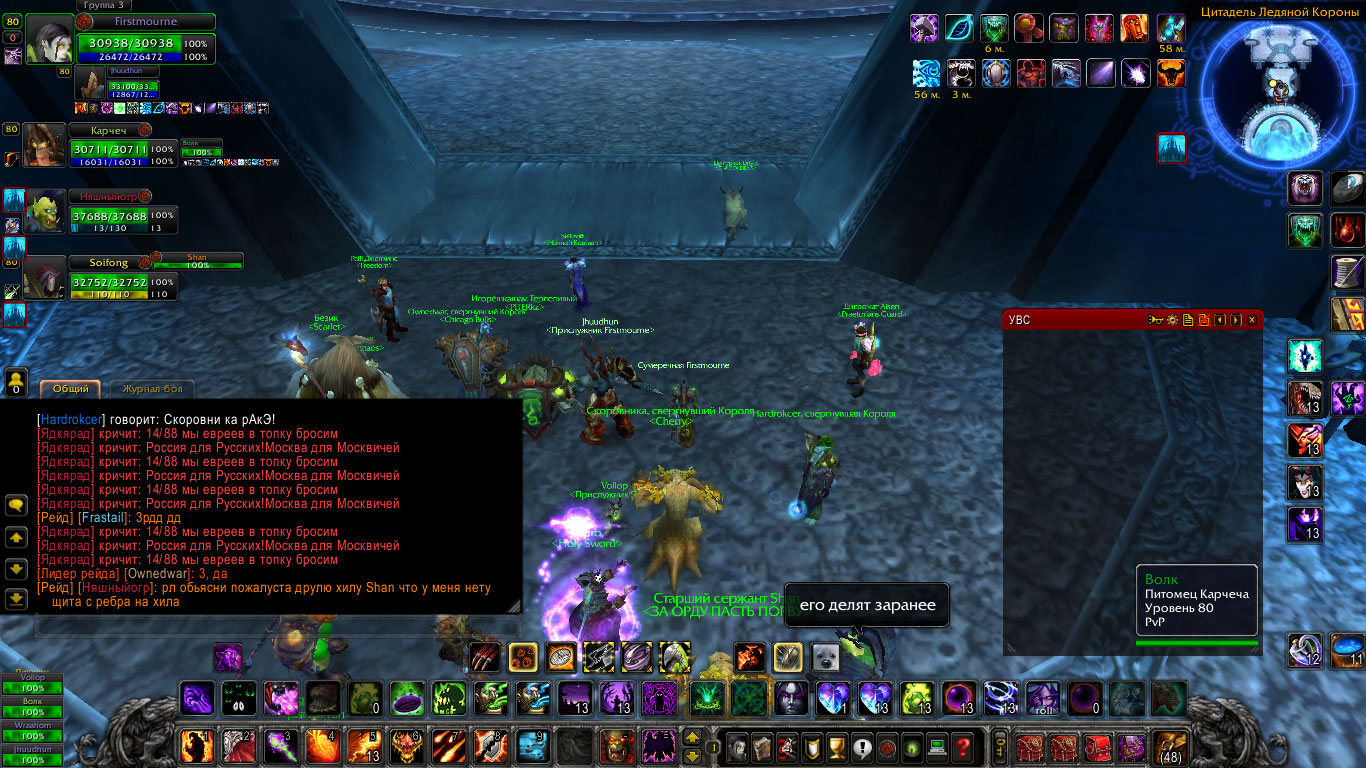The width and height of the screenshot is (1366, 768).
Task: Switch action bar page with up arrow
Action: pyautogui.click(x=692, y=738)
